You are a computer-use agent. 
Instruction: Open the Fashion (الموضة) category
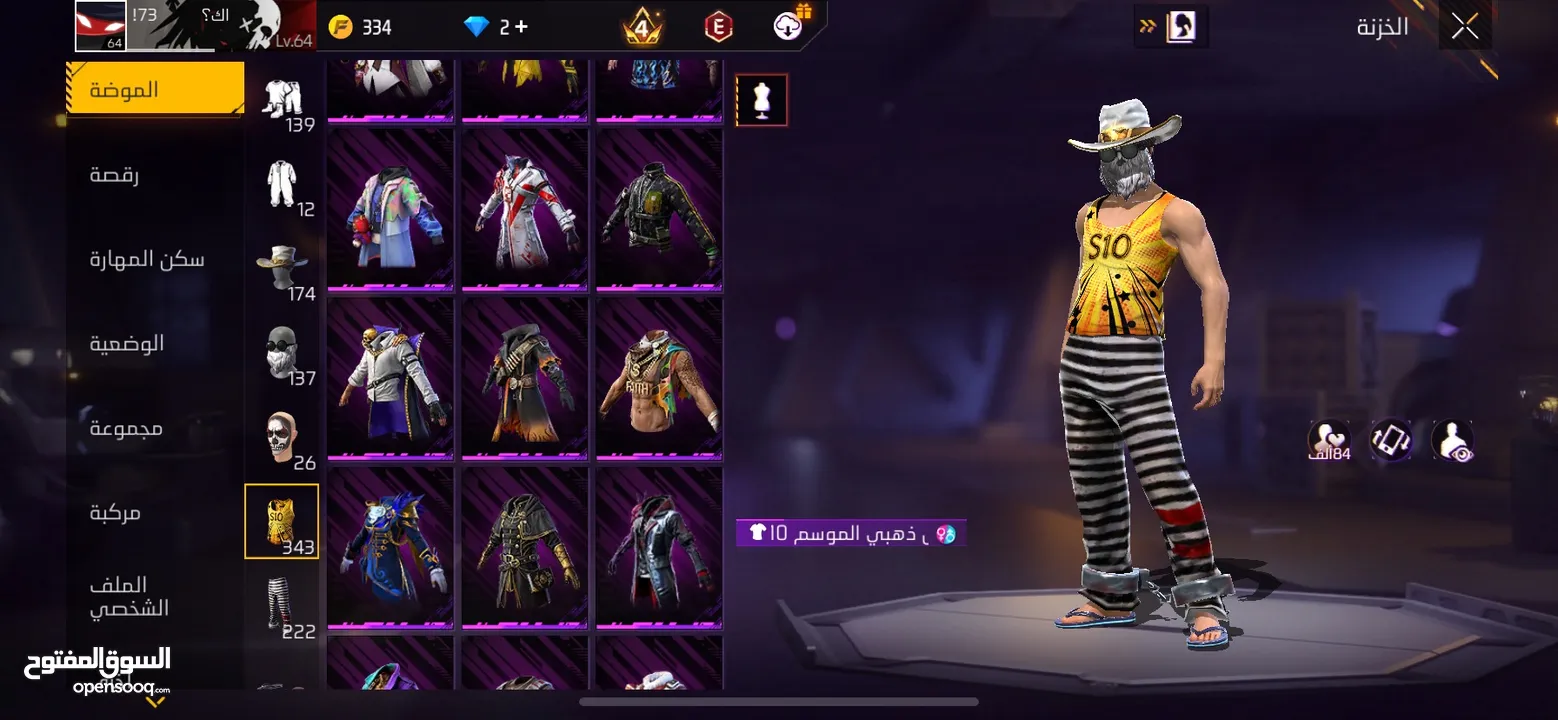[x=155, y=89]
